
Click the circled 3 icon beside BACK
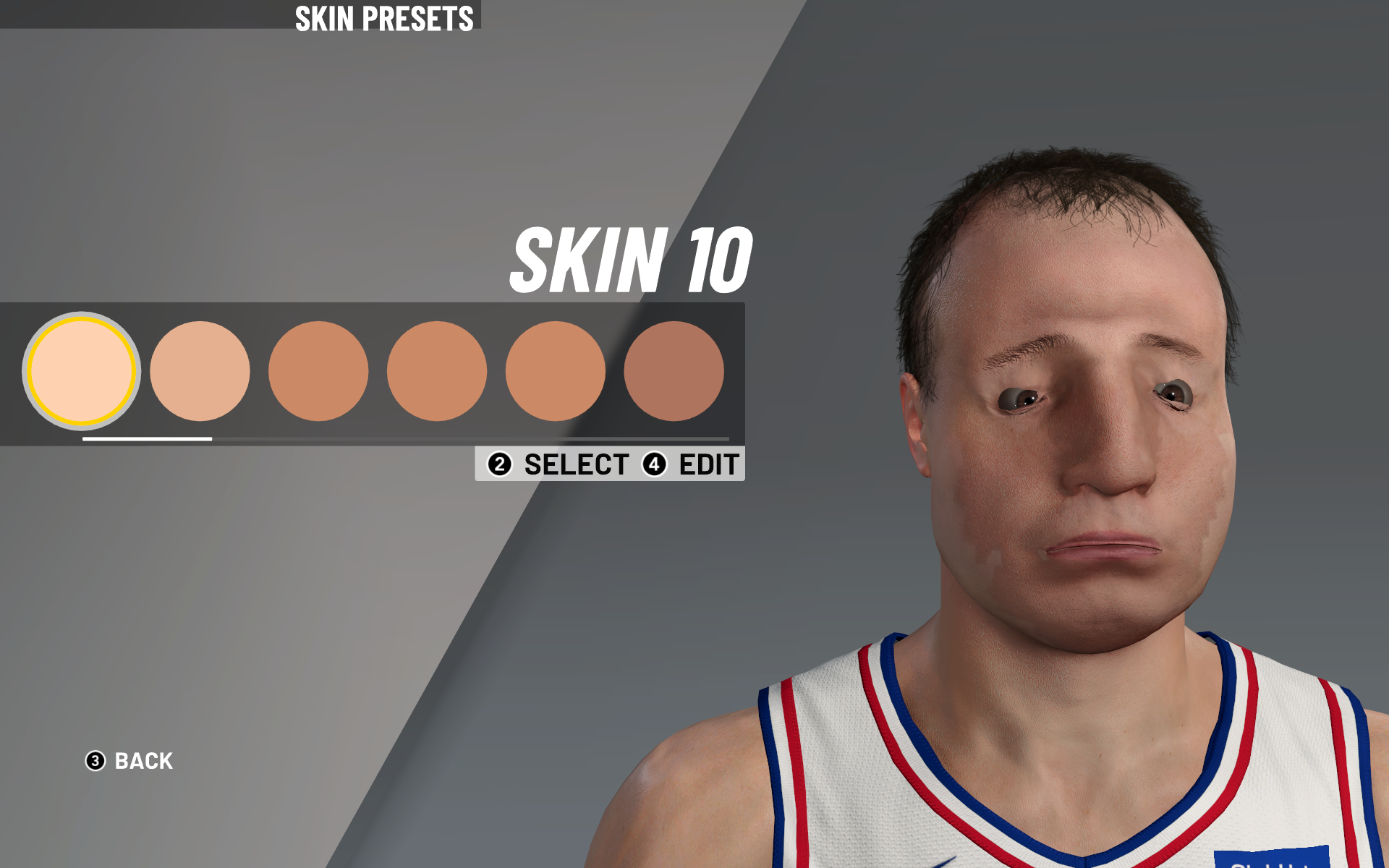click(x=95, y=761)
